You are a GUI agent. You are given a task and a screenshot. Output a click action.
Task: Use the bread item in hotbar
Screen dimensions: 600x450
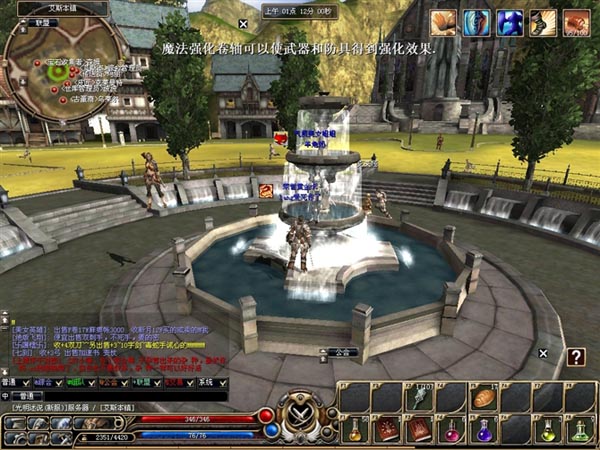(x=484, y=397)
